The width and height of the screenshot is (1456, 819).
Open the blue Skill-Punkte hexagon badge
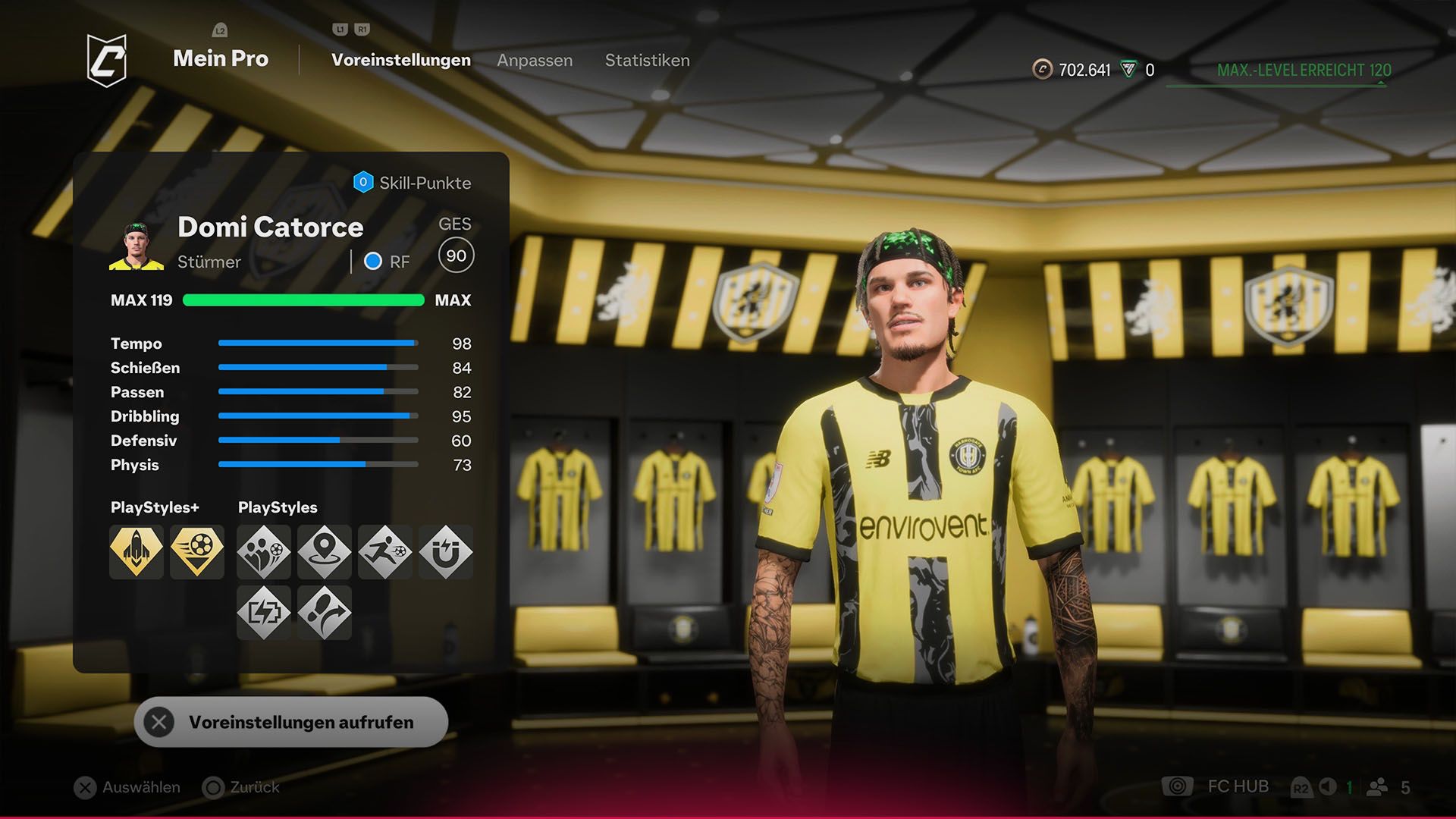coord(363,182)
